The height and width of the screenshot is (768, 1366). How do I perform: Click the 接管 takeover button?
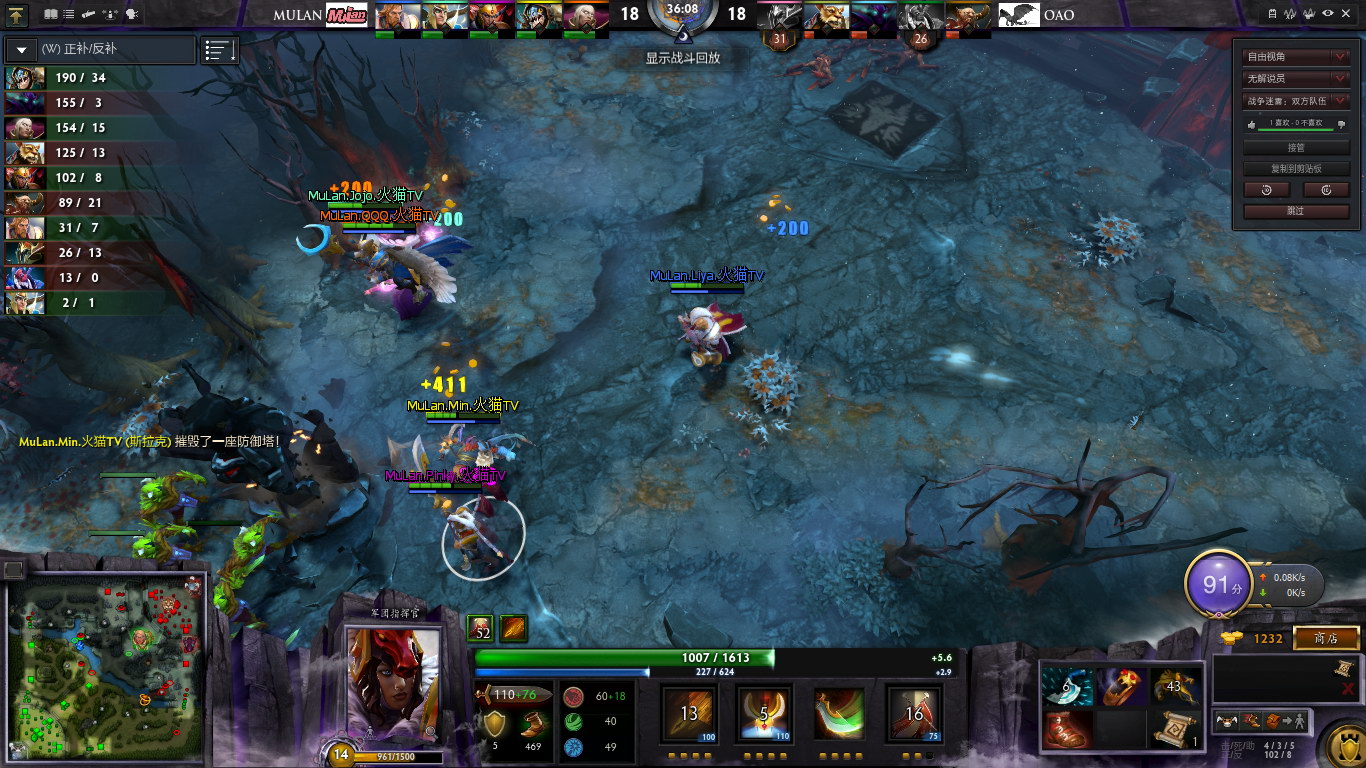(x=1296, y=148)
